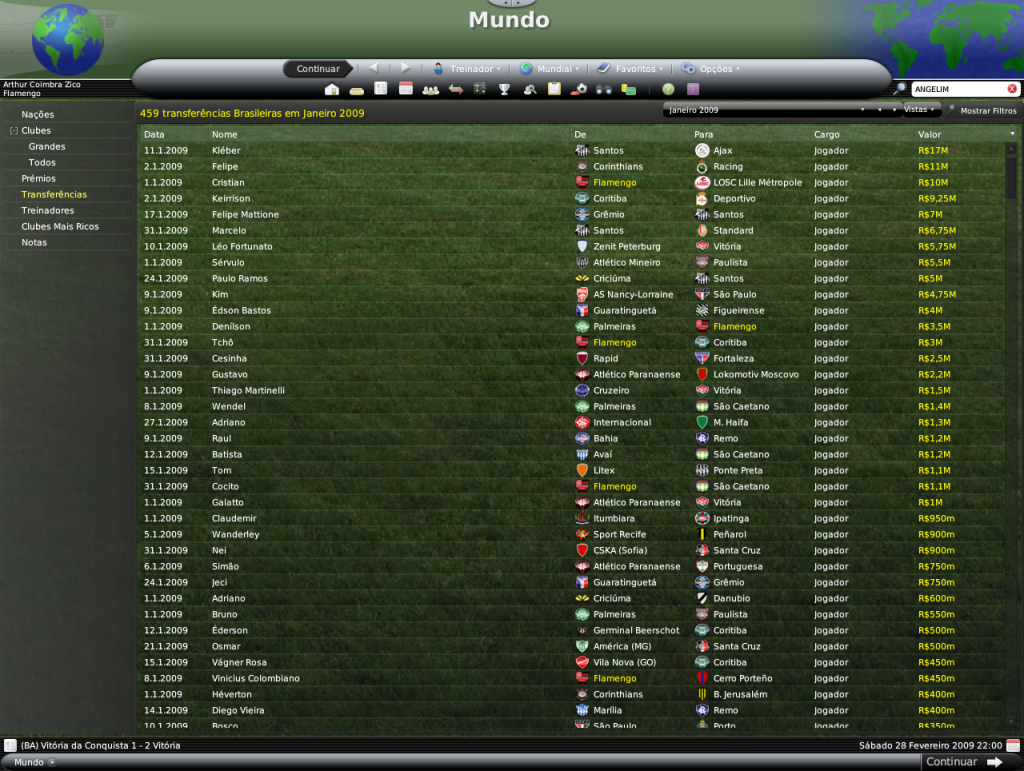The height and width of the screenshot is (771, 1024).
Task: Go to the home screen icon
Action: pyautogui.click(x=332, y=89)
